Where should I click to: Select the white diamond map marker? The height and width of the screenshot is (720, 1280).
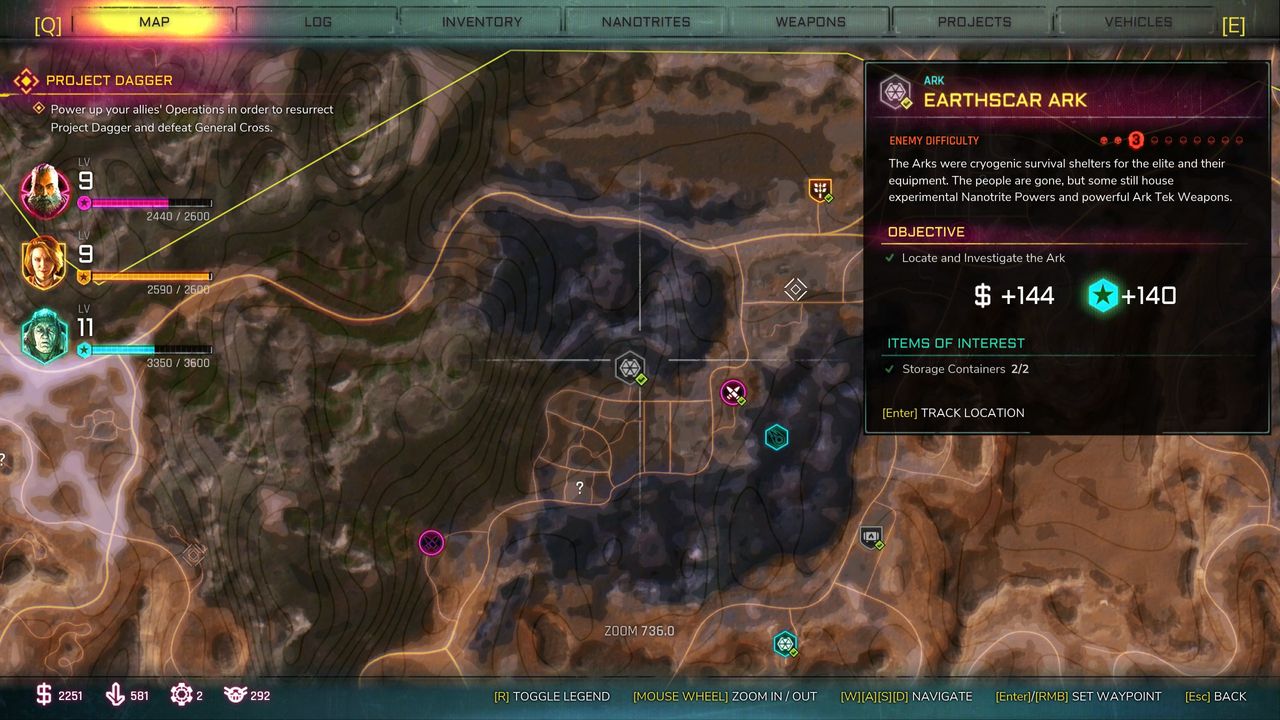795,289
